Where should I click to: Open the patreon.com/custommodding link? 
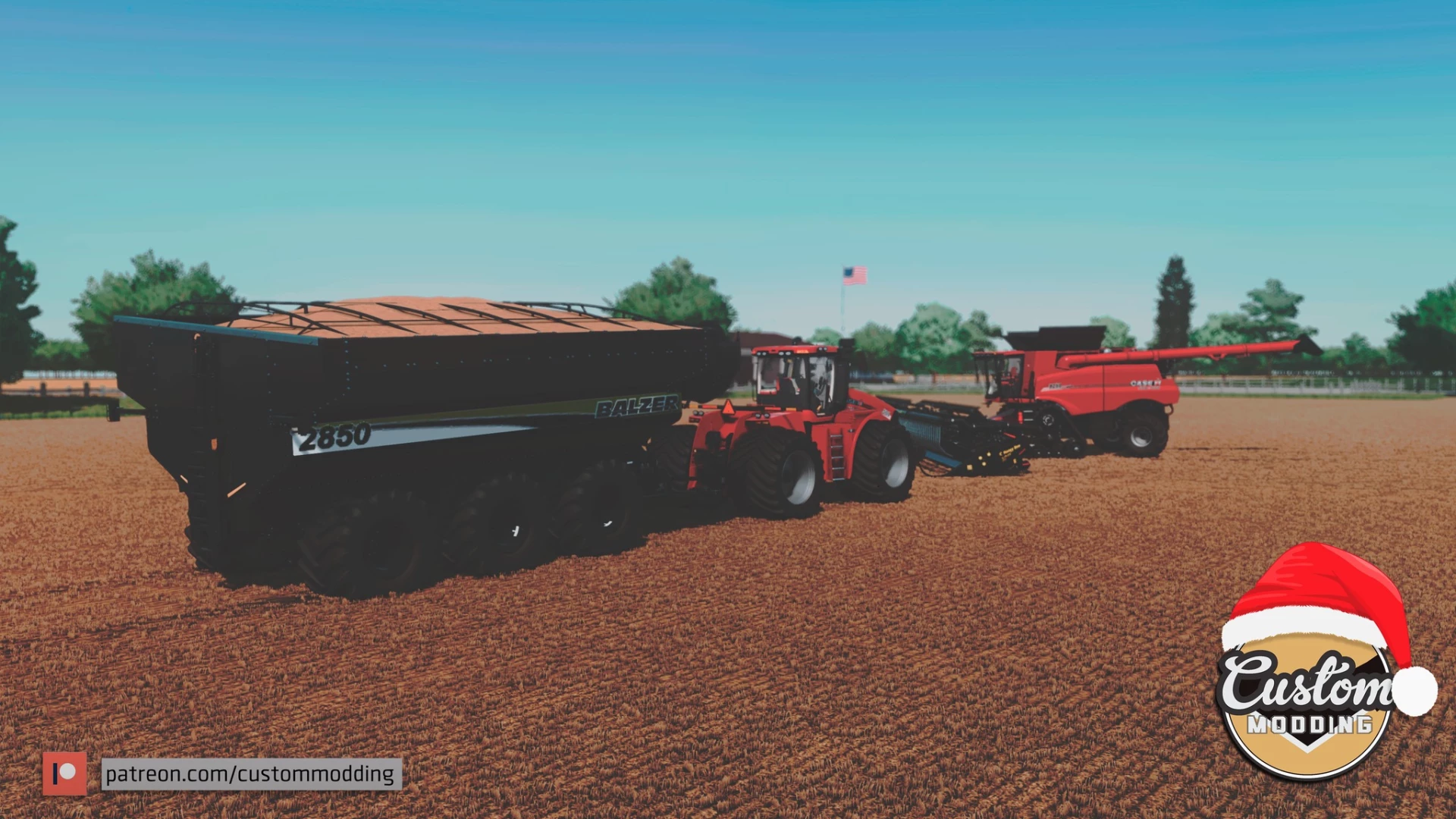[x=250, y=774]
